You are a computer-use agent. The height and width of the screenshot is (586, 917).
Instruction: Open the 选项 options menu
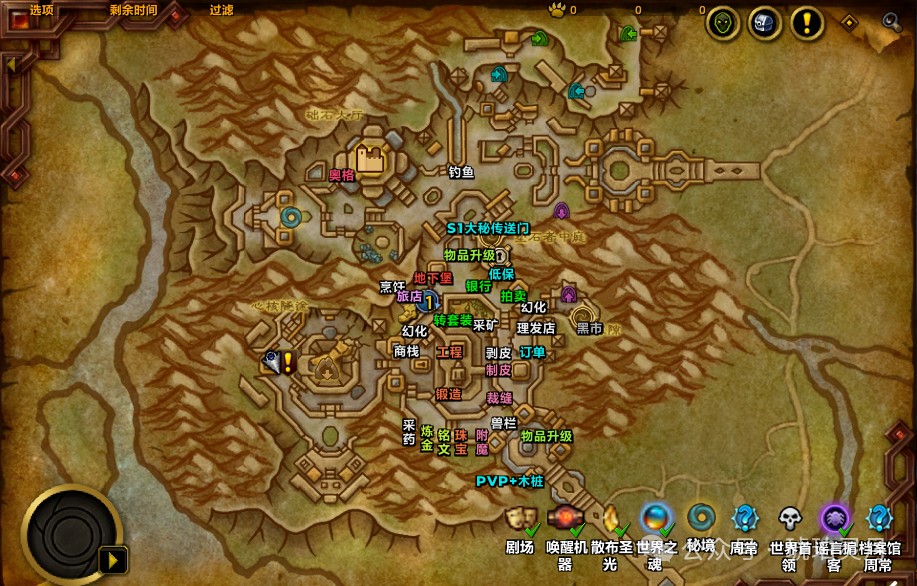coord(42,10)
